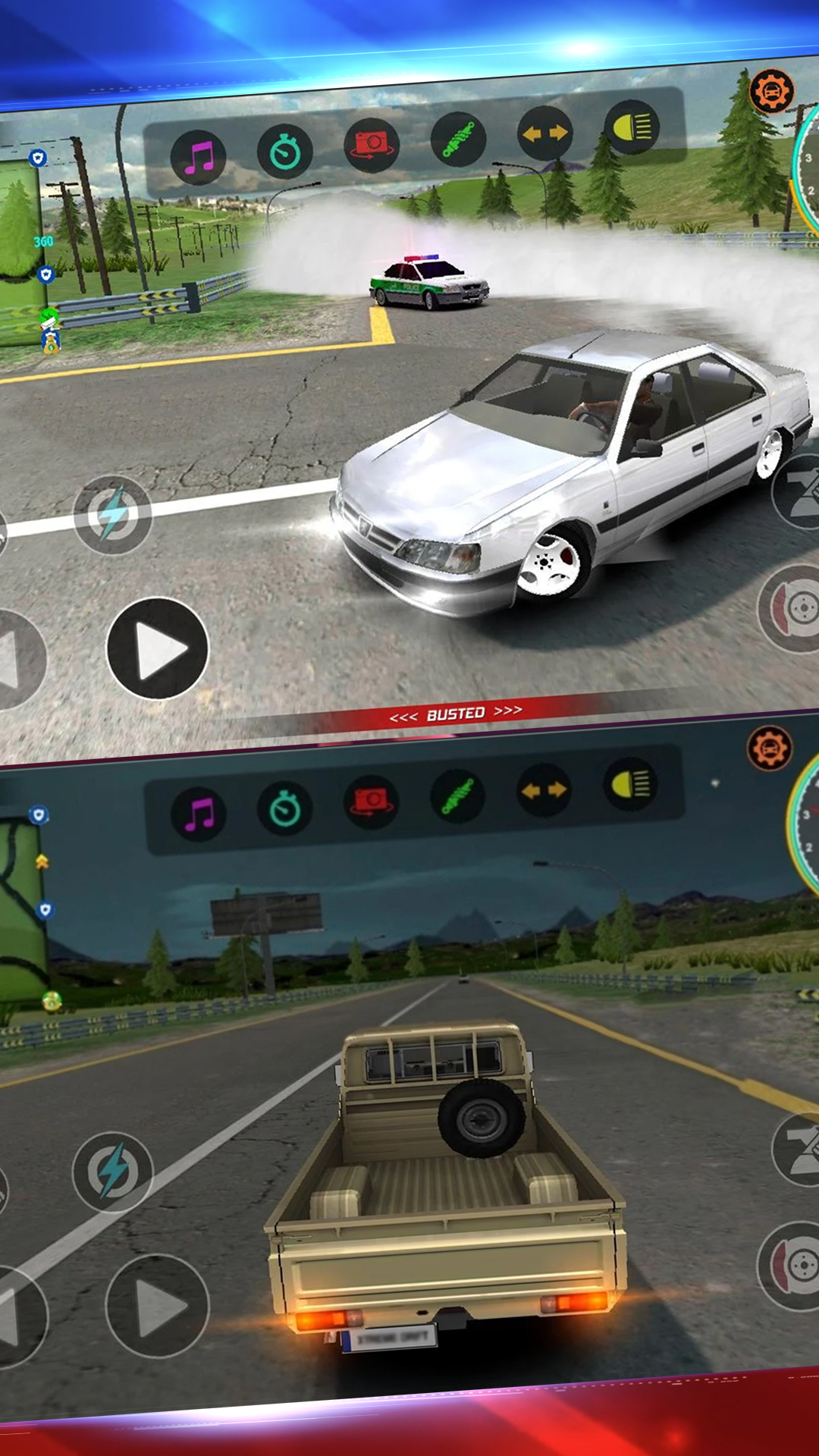The width and height of the screenshot is (819, 1456).
Task: Toggle music icon in the night pickup scene
Action: point(198,814)
